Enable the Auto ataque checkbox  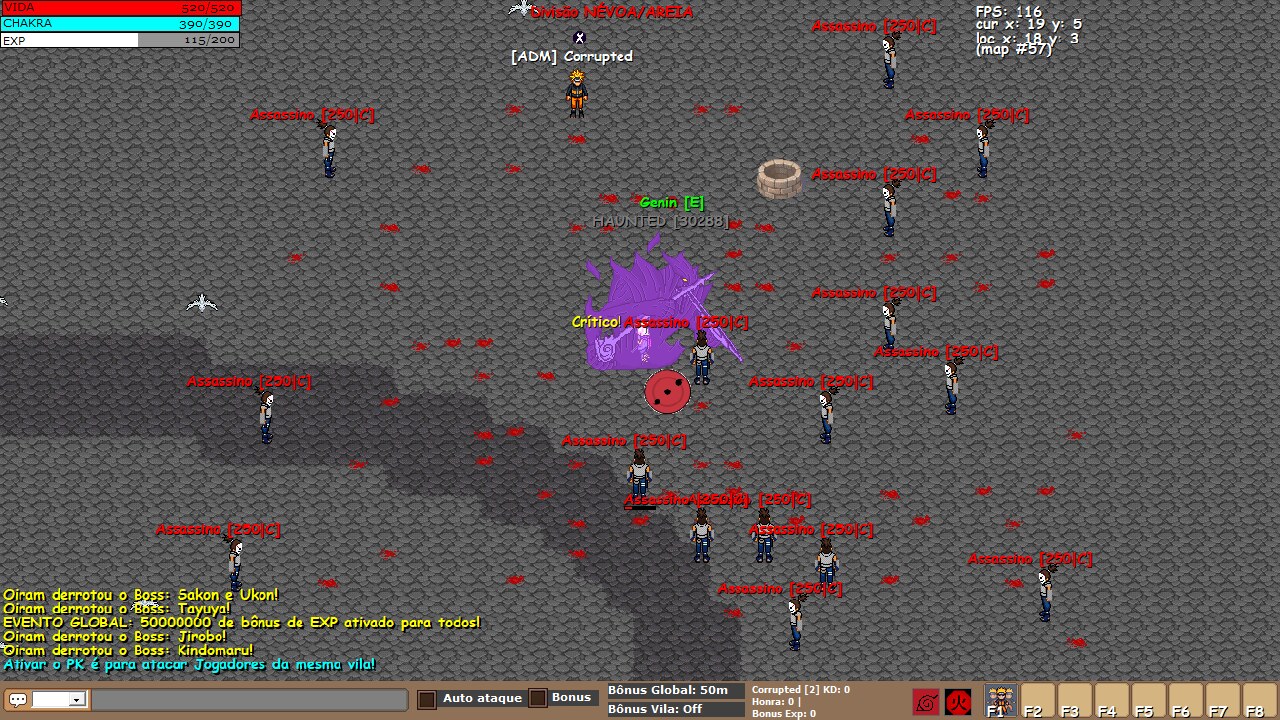426,698
